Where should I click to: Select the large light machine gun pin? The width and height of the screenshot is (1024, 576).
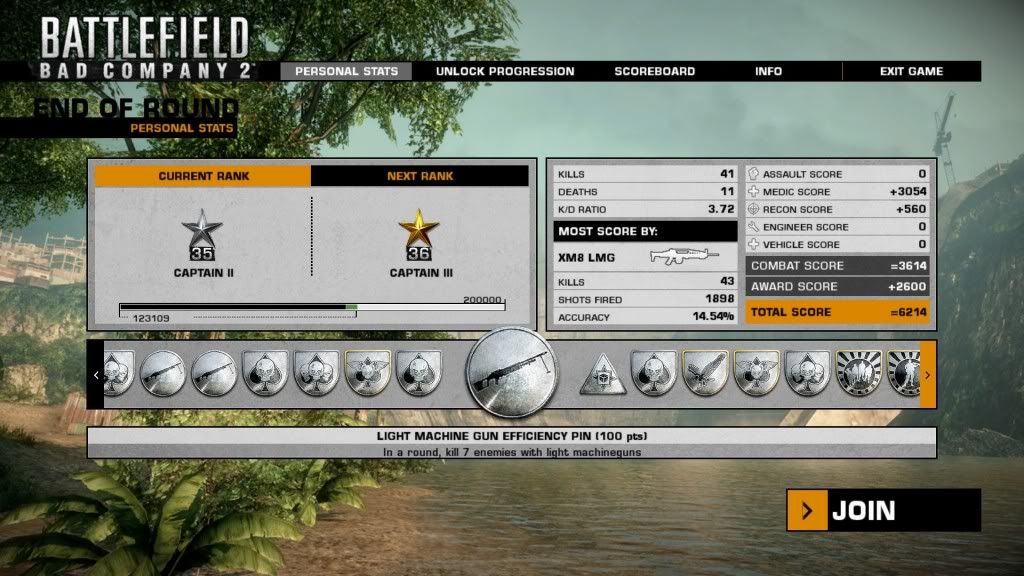point(511,373)
